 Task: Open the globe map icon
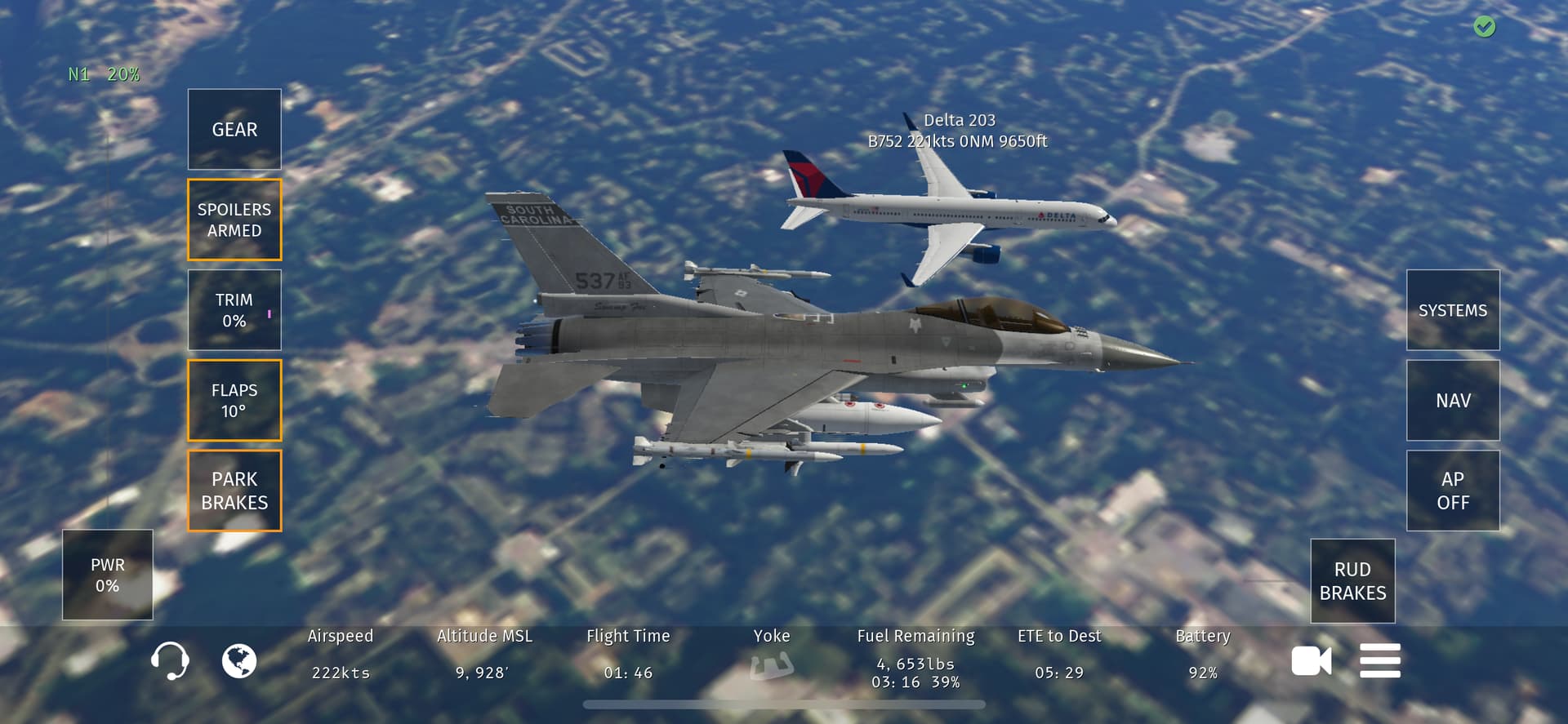(x=239, y=660)
